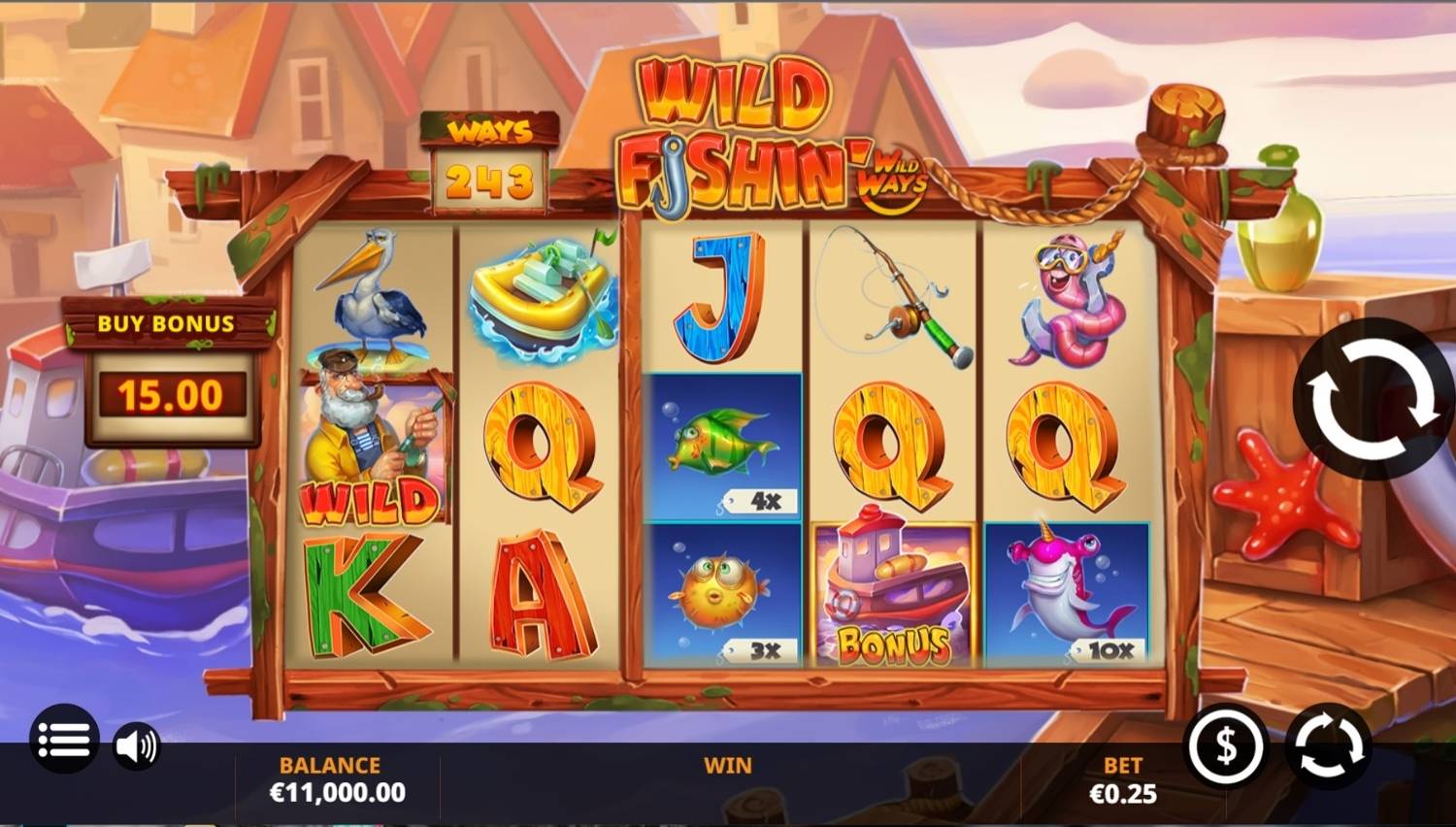Mute the game sound with the speaker icon
The width and height of the screenshot is (1456, 827).
(x=137, y=745)
